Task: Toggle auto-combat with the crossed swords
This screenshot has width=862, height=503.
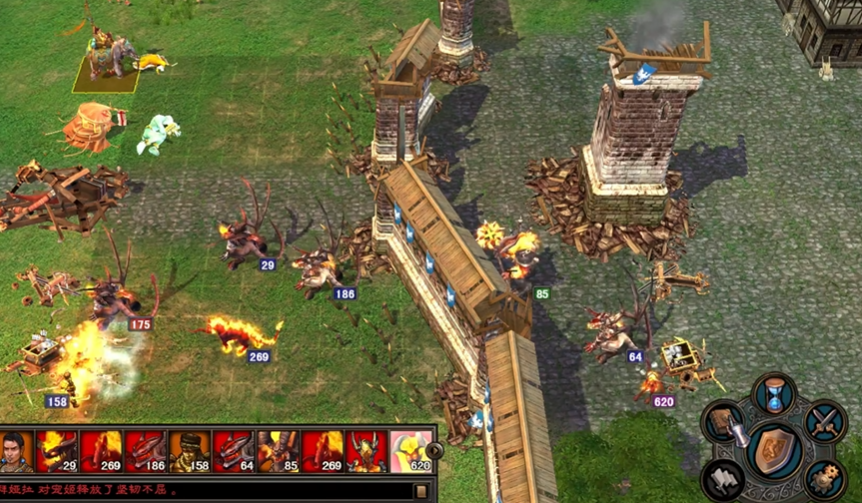Action: tap(825, 423)
